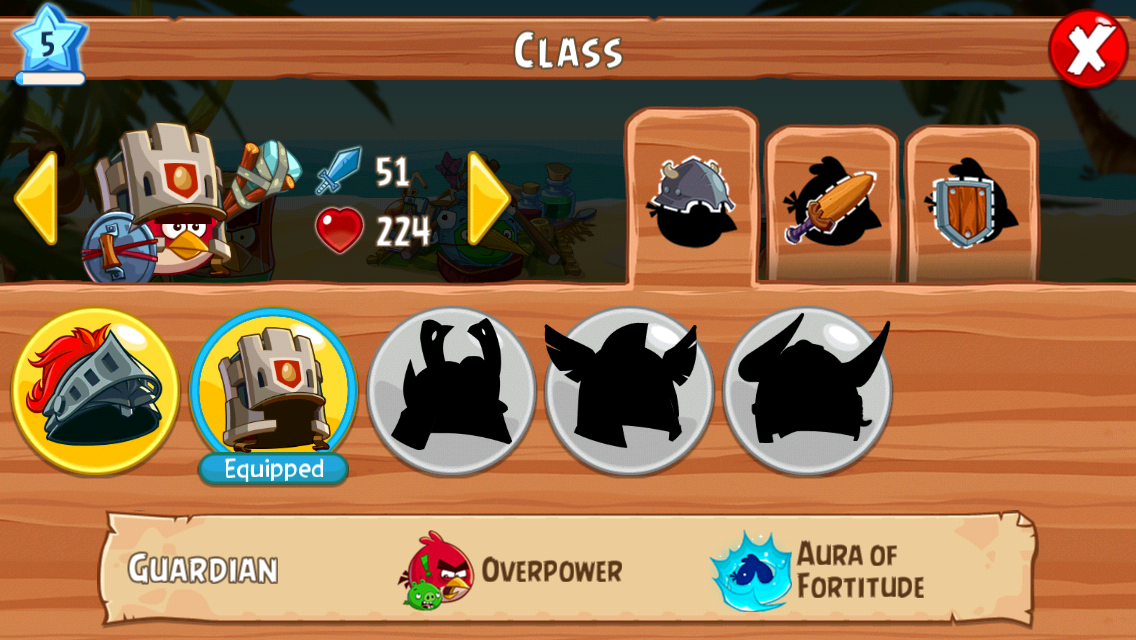Tap the Aura of Fortitude ability icon
Viewport: 1136px width, 640px height.
[x=750, y=571]
